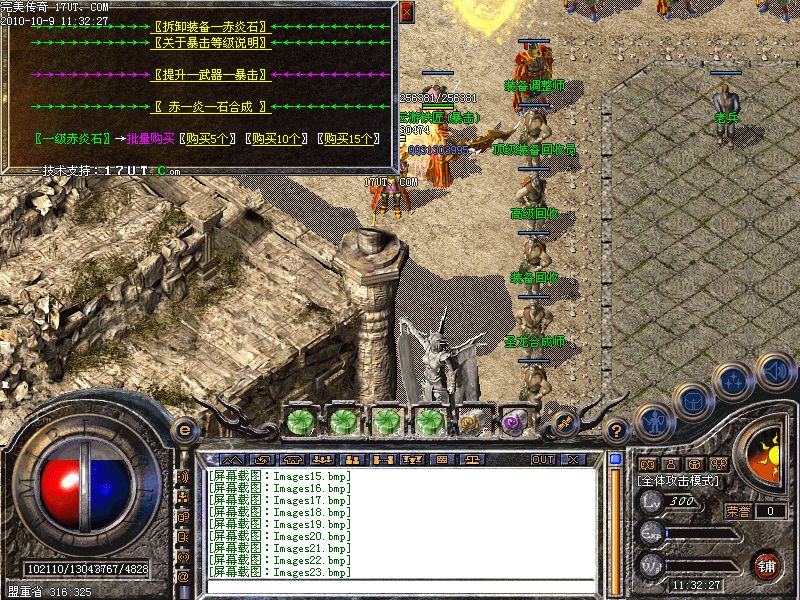This screenshot has width=800, height=600.
Task: Open the round question mark help button
Action: tap(617, 431)
